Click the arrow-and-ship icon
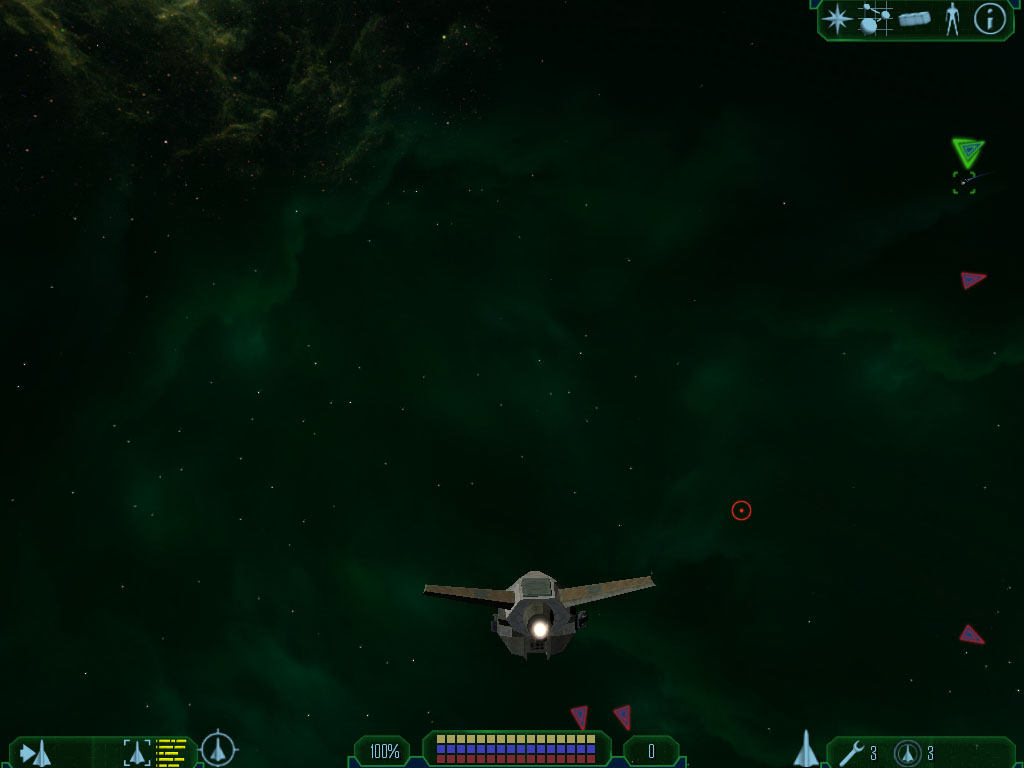The width and height of the screenshot is (1024, 768). 36,752
